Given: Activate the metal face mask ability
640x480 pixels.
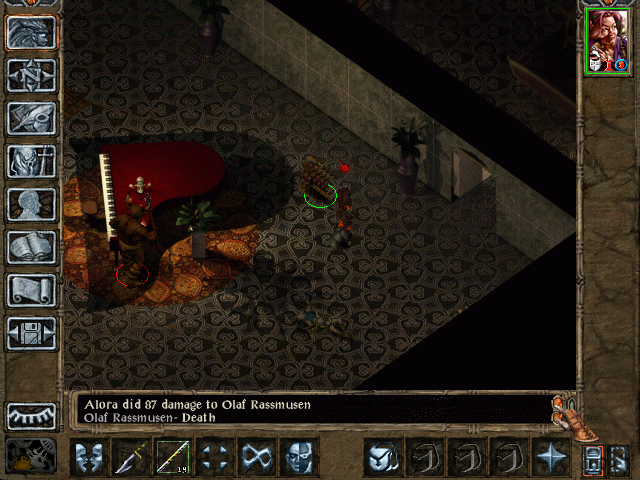Looking at the screenshot, I should (298, 457).
